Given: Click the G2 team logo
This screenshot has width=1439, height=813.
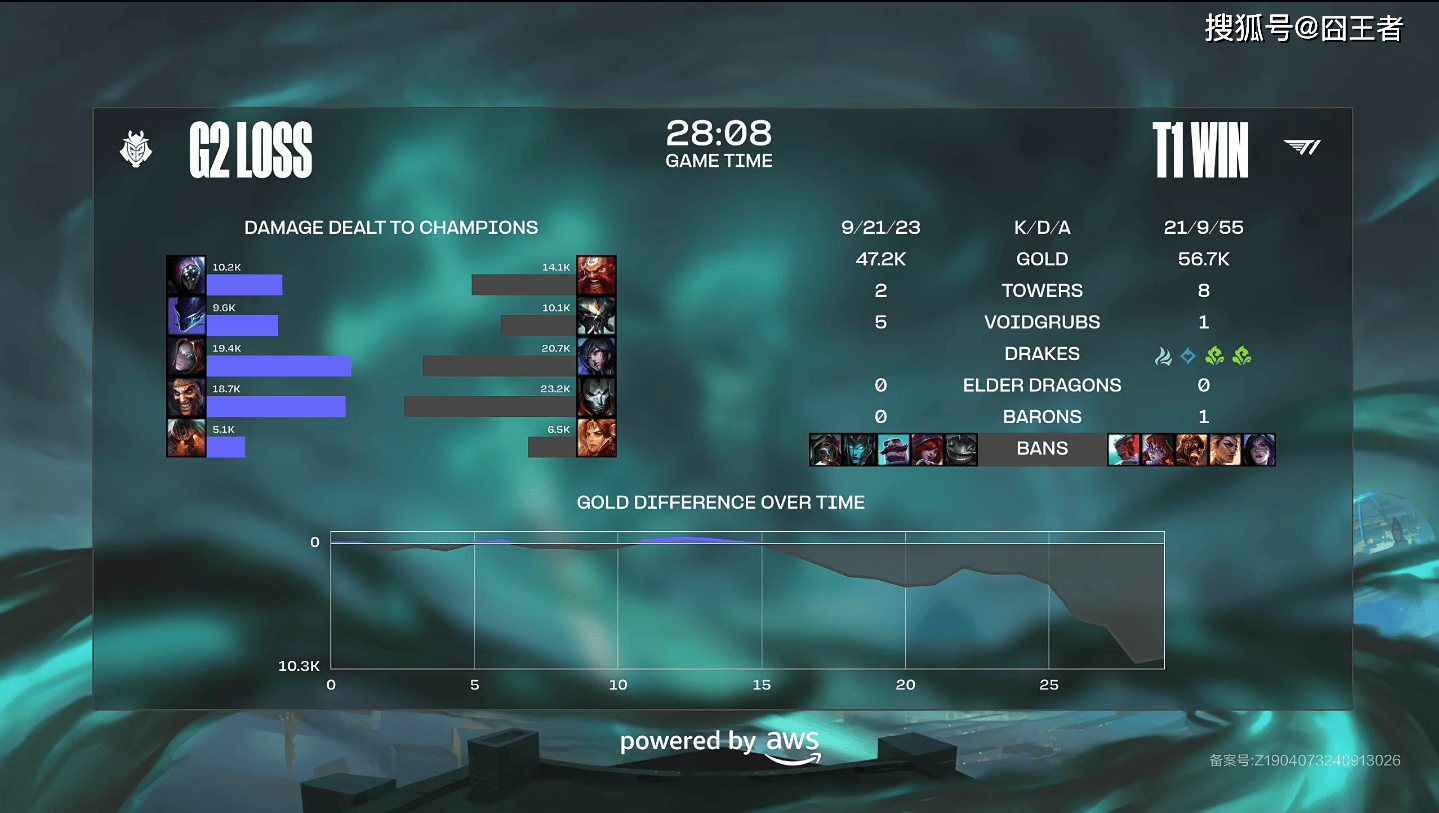Looking at the screenshot, I should click(x=136, y=150).
